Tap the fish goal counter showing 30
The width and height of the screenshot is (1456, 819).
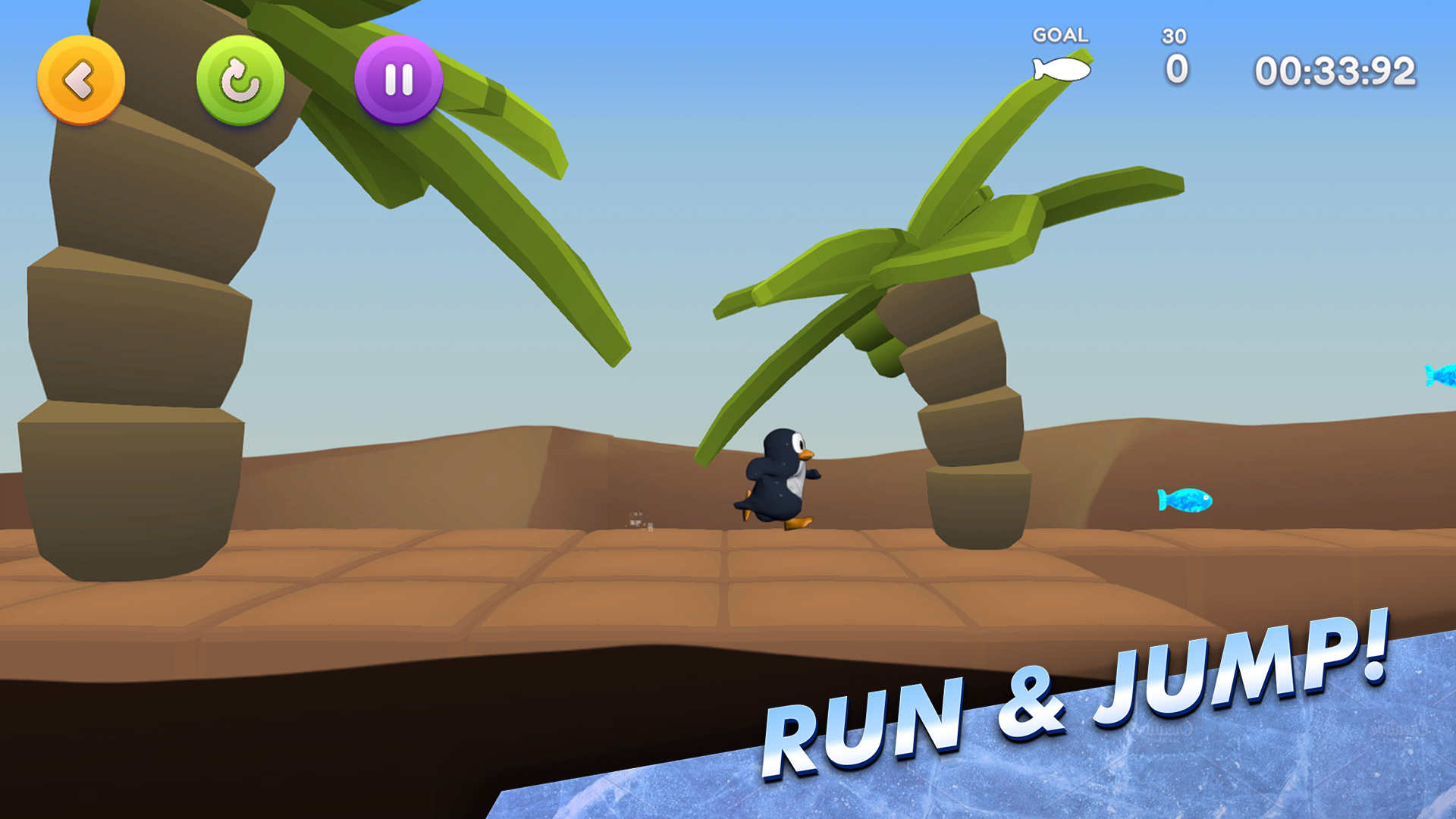click(x=1174, y=36)
